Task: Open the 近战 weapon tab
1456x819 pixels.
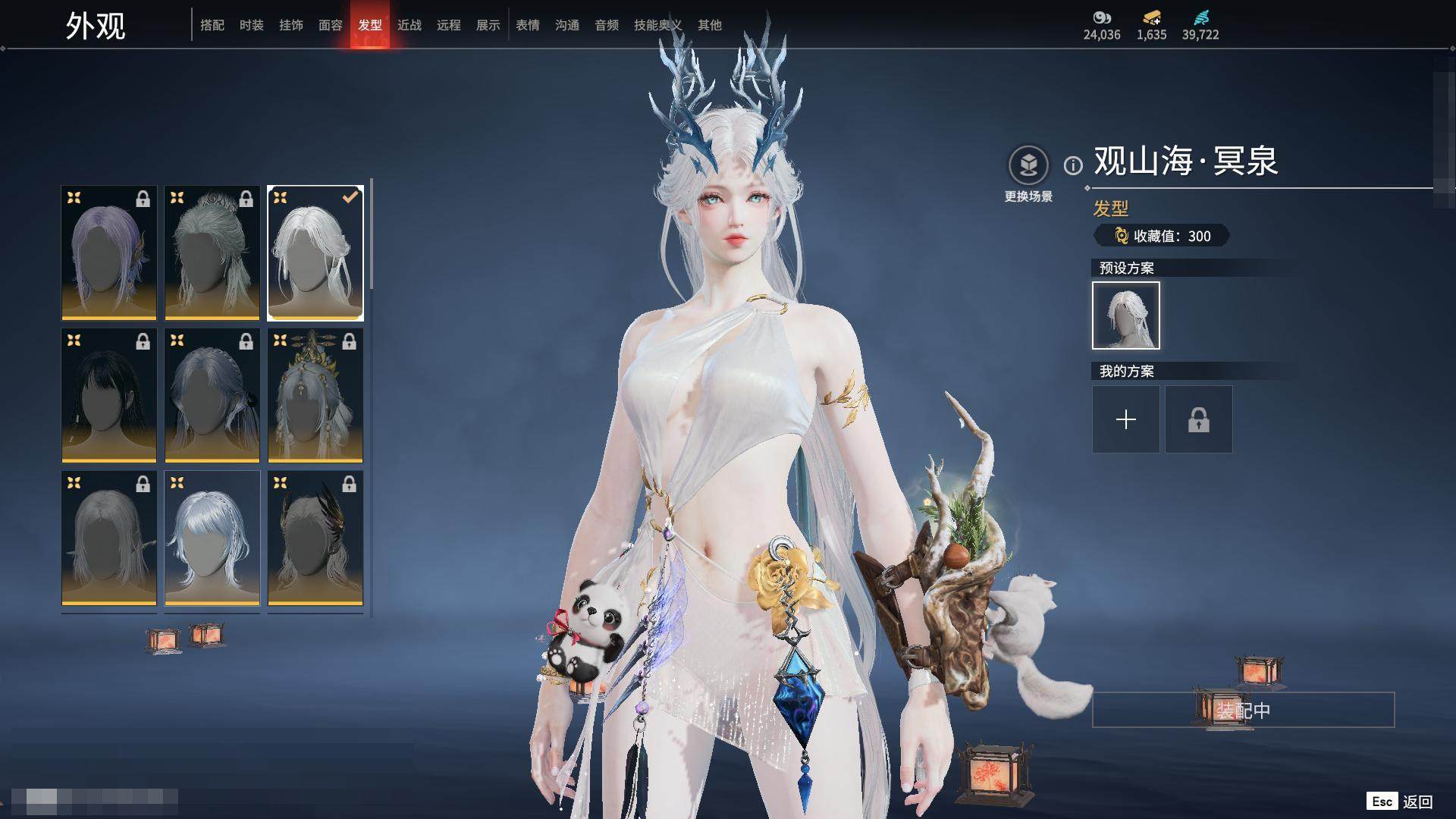Action: [409, 25]
